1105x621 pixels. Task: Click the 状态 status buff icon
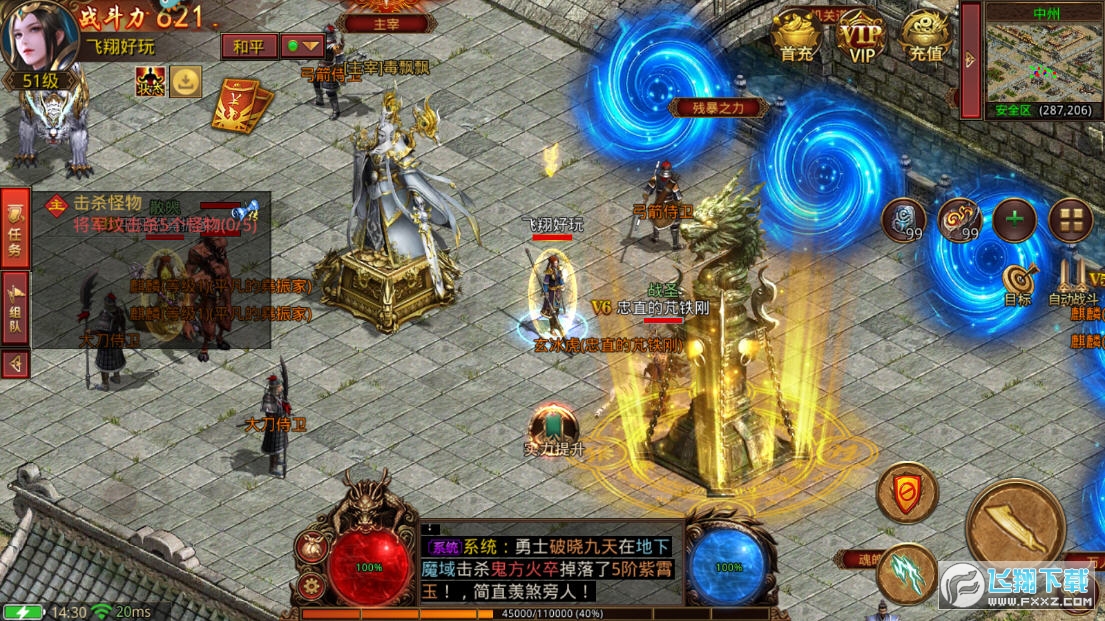[151, 81]
